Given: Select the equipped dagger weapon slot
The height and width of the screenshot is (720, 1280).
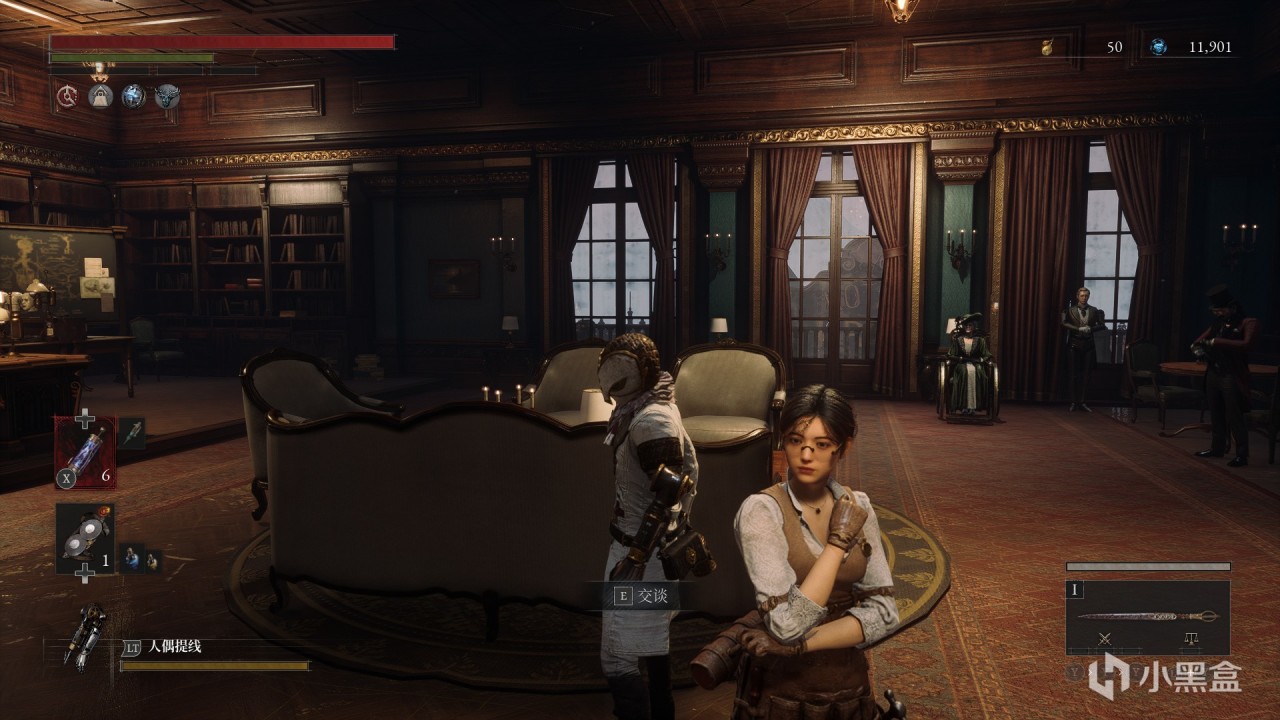Looking at the screenshot, I should tap(1148, 617).
